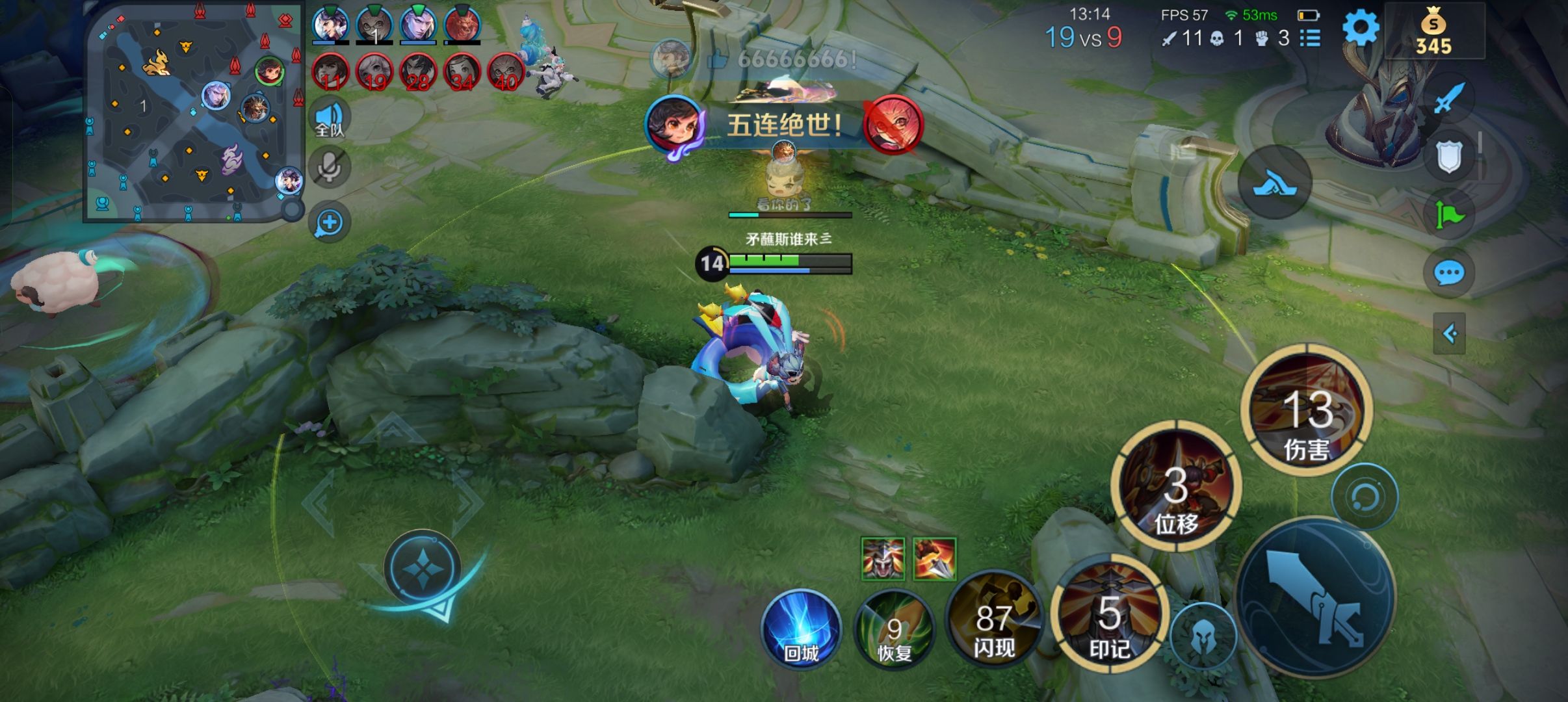Viewport: 1568px width, 702px height.
Task: Send the green flag signal
Action: (1448, 213)
